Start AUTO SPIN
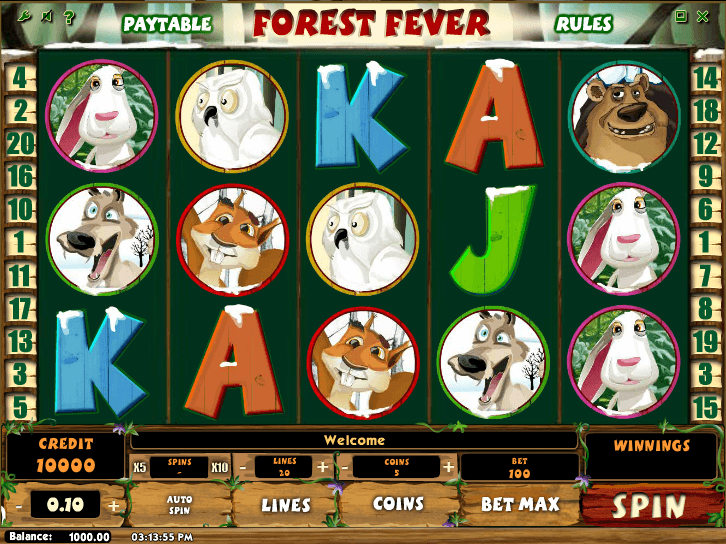This screenshot has height=544, width=726. (x=179, y=504)
